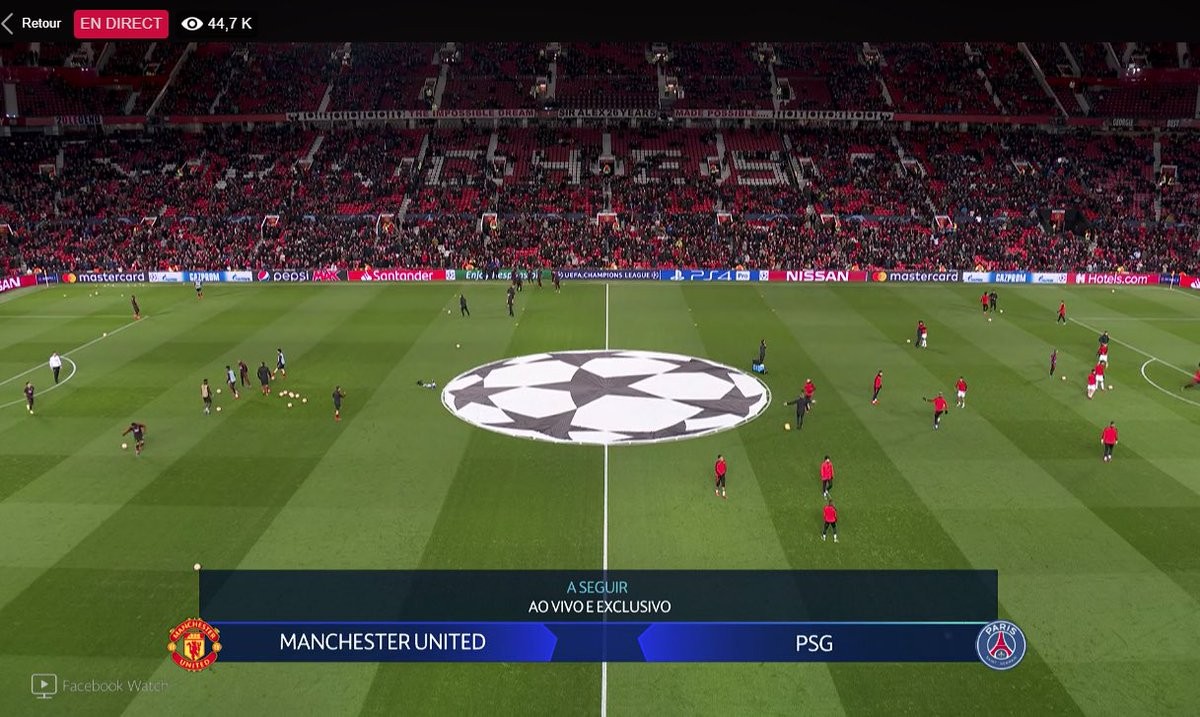Click the Facebook Watch logo

point(44,685)
